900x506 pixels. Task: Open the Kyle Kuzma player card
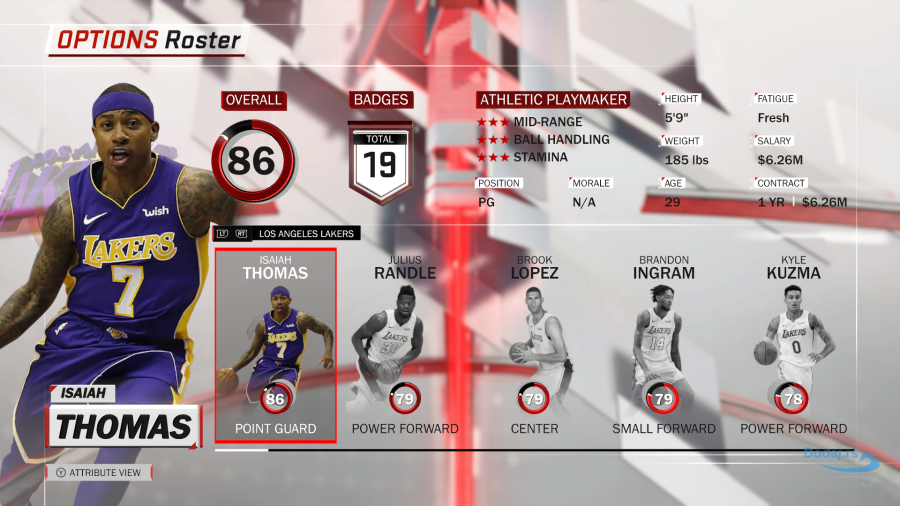793,345
